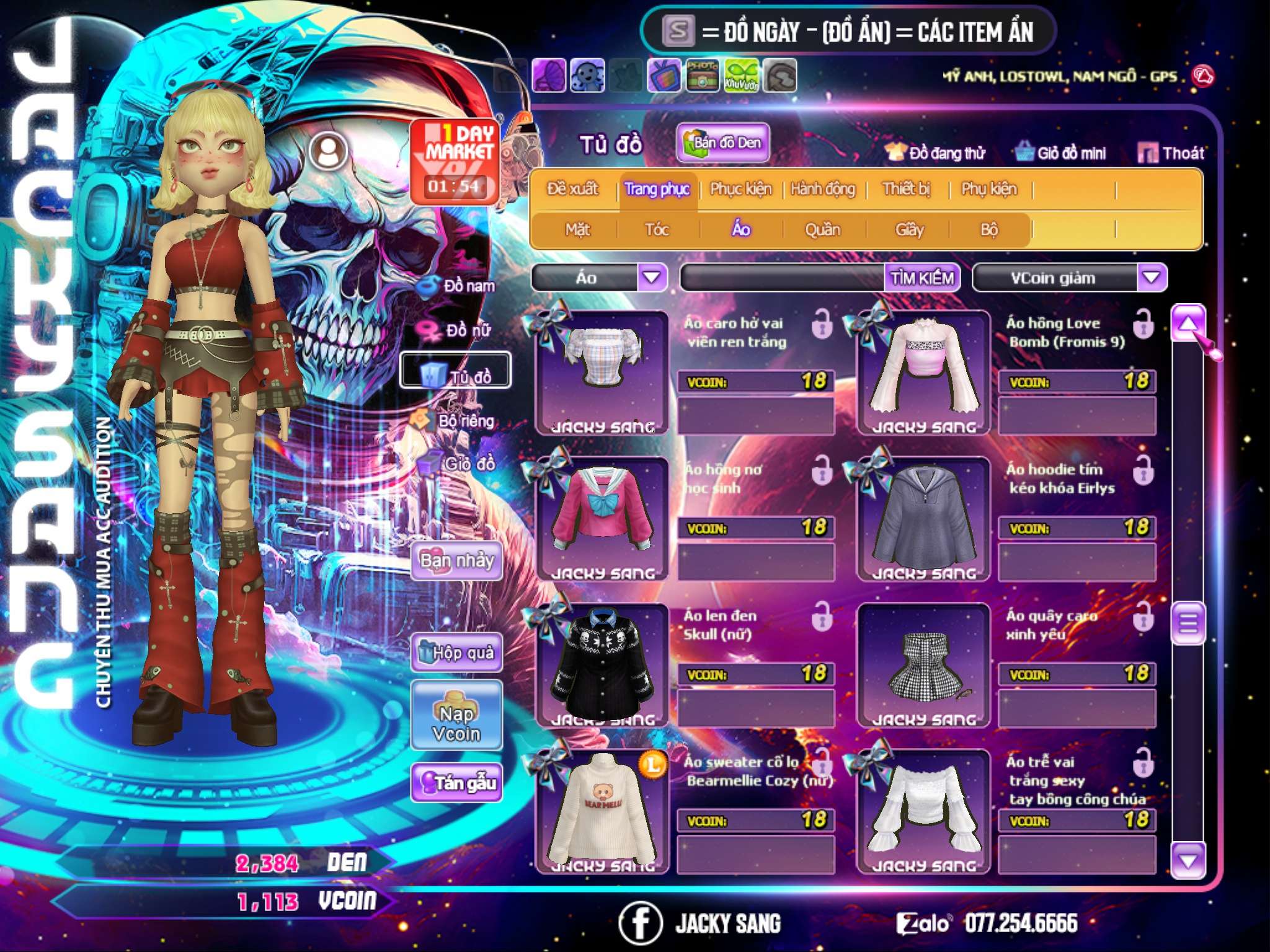Open the Hành động tab
The image size is (1270, 952).
tap(823, 189)
